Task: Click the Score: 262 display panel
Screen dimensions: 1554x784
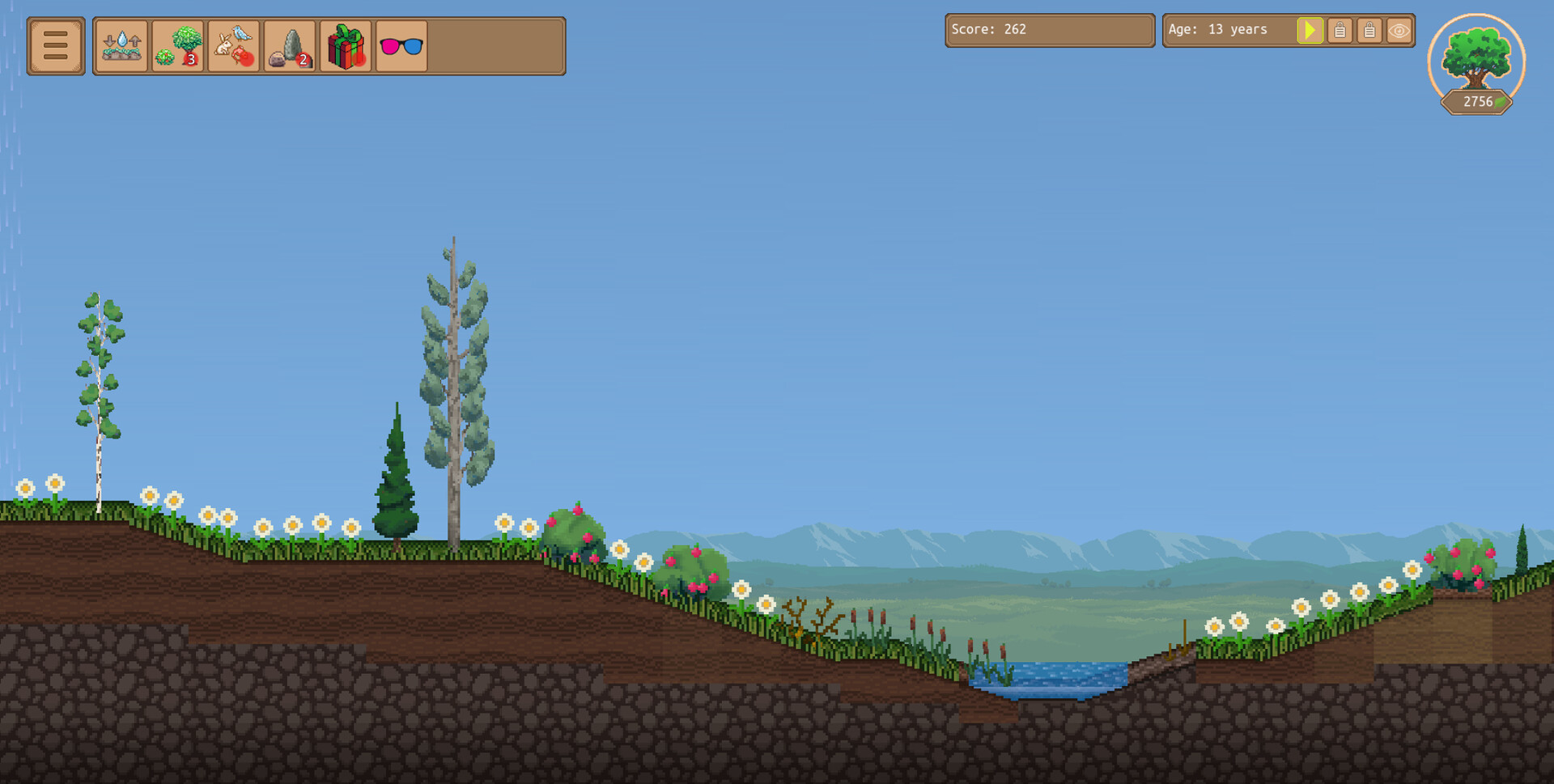Action: [1049, 30]
